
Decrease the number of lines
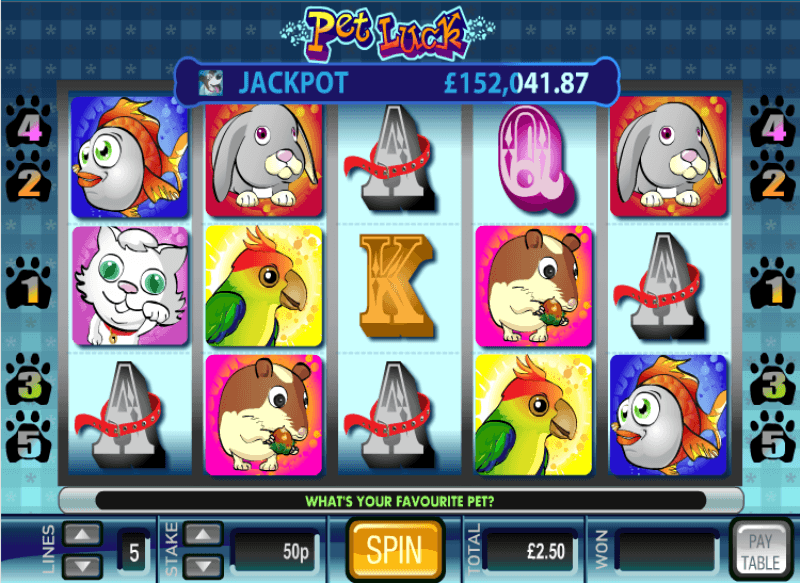(x=82, y=565)
